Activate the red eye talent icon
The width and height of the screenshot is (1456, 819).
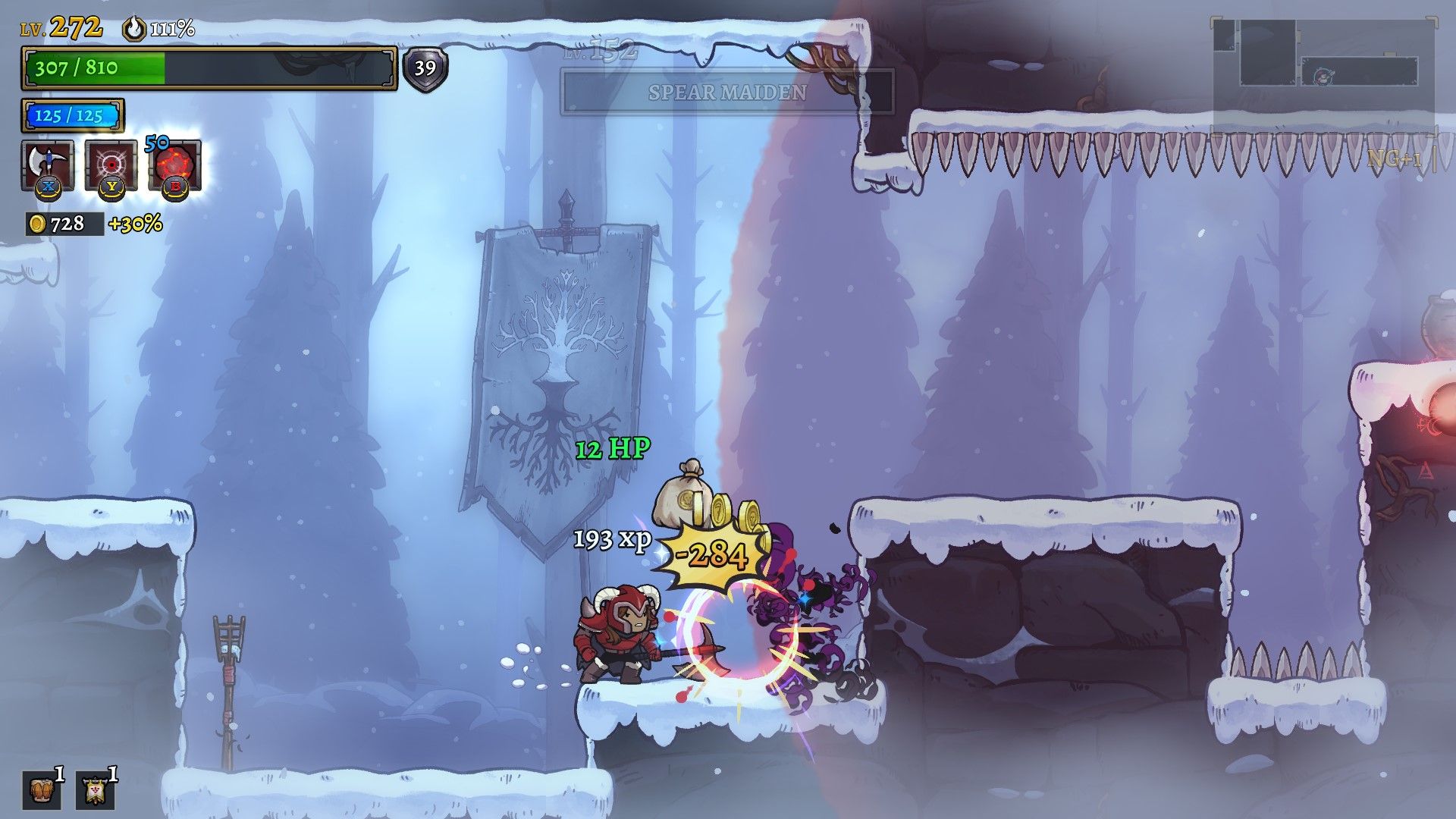click(111, 164)
